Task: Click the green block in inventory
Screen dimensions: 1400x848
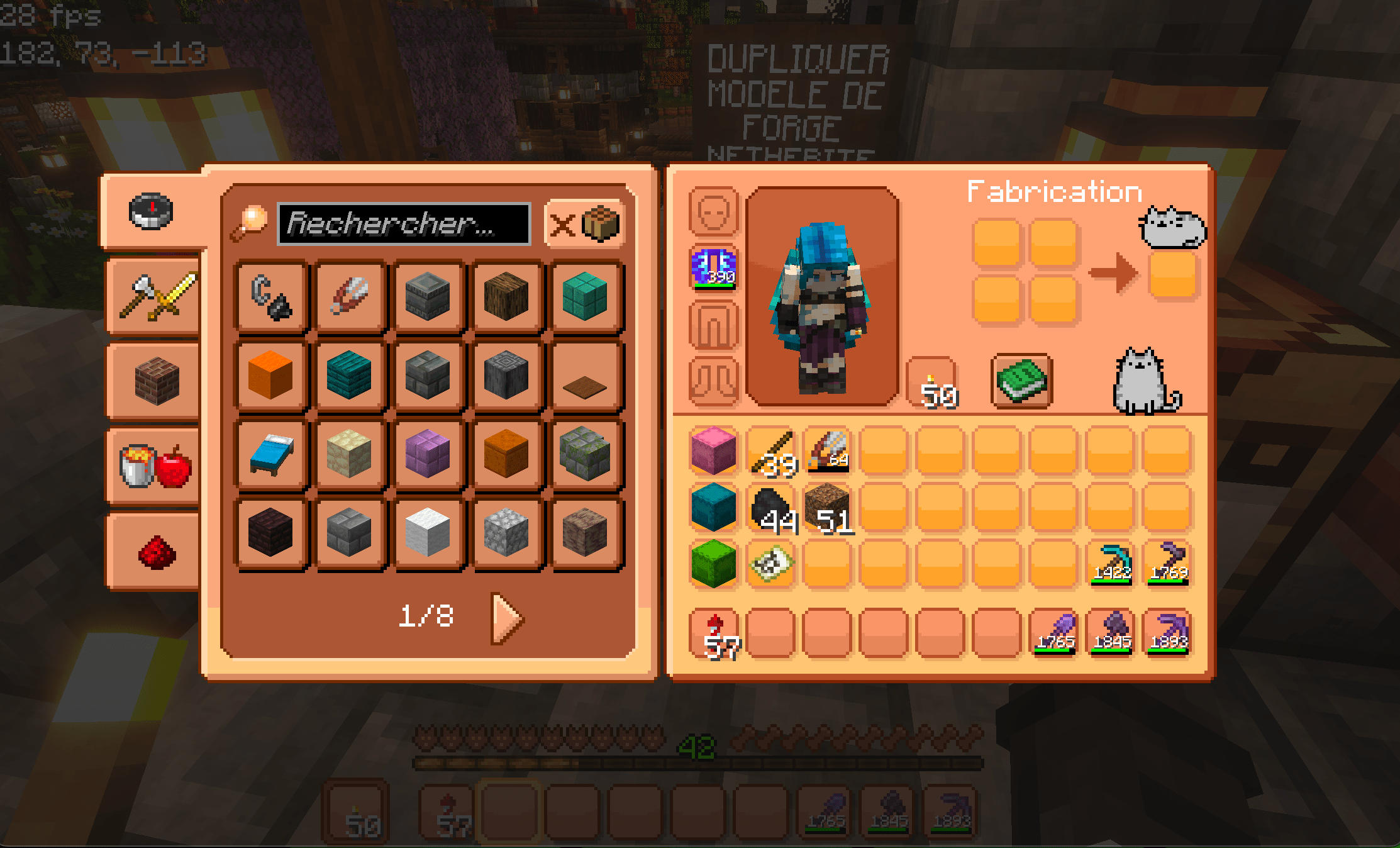Action: point(713,564)
